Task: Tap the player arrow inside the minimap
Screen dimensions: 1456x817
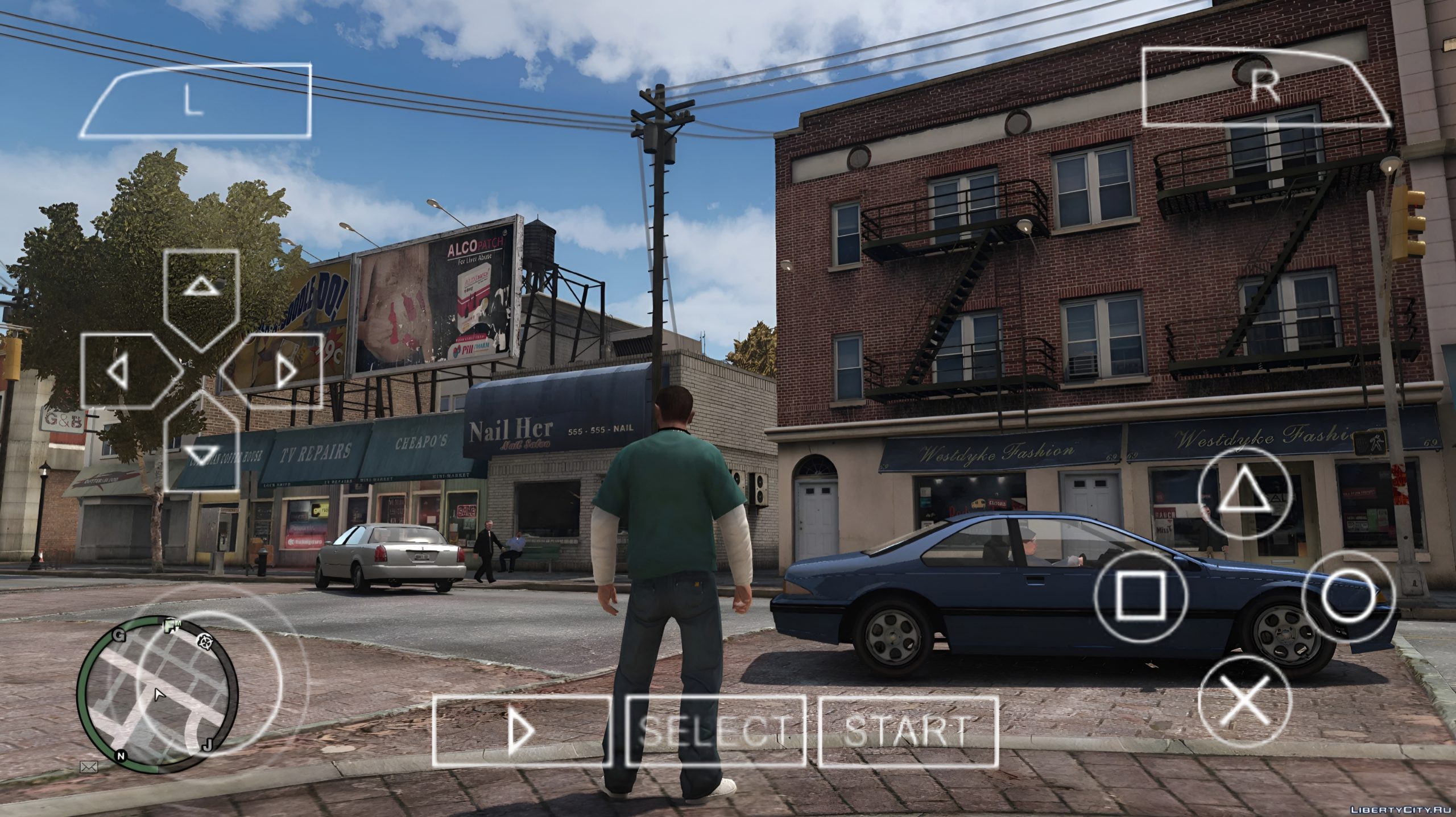Action: click(x=159, y=695)
